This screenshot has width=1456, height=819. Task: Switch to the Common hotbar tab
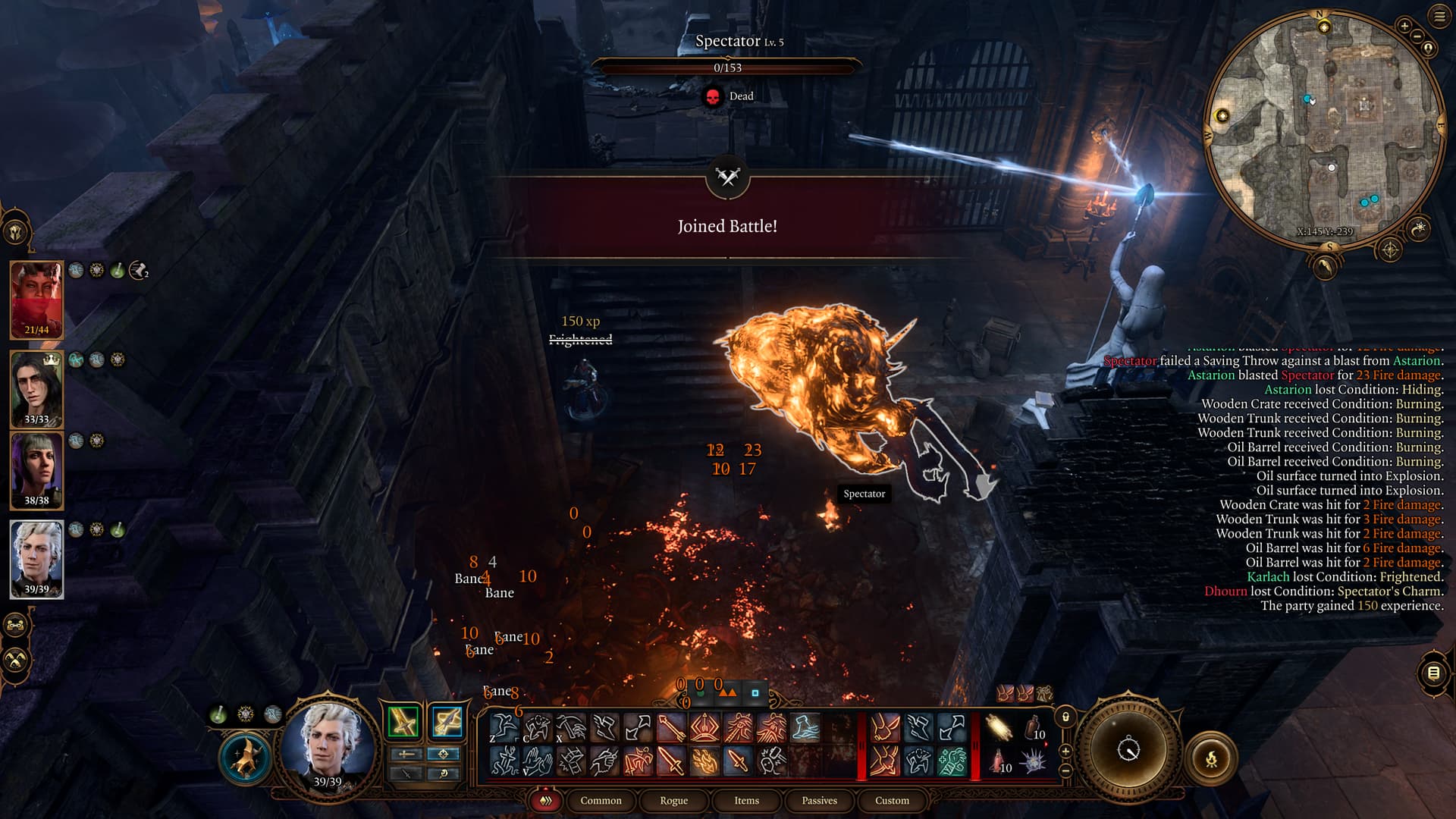(x=601, y=801)
